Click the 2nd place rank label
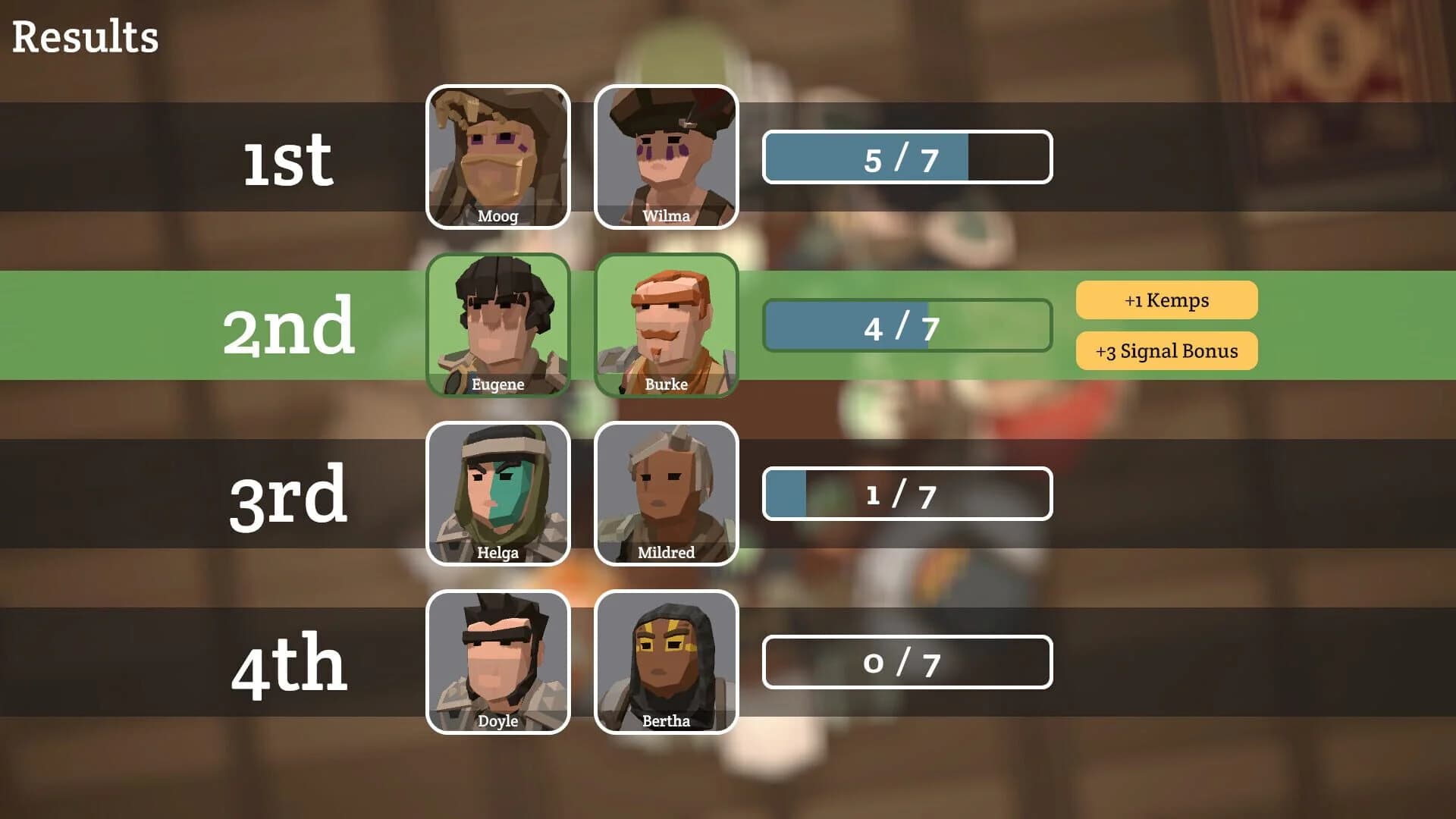Viewport: 1456px width, 819px height. 290,325
